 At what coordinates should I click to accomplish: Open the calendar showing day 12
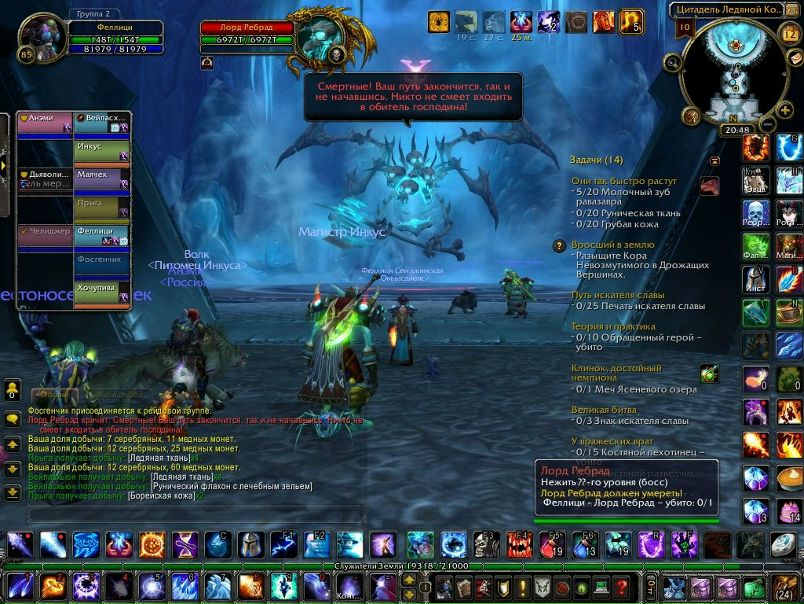[789, 34]
